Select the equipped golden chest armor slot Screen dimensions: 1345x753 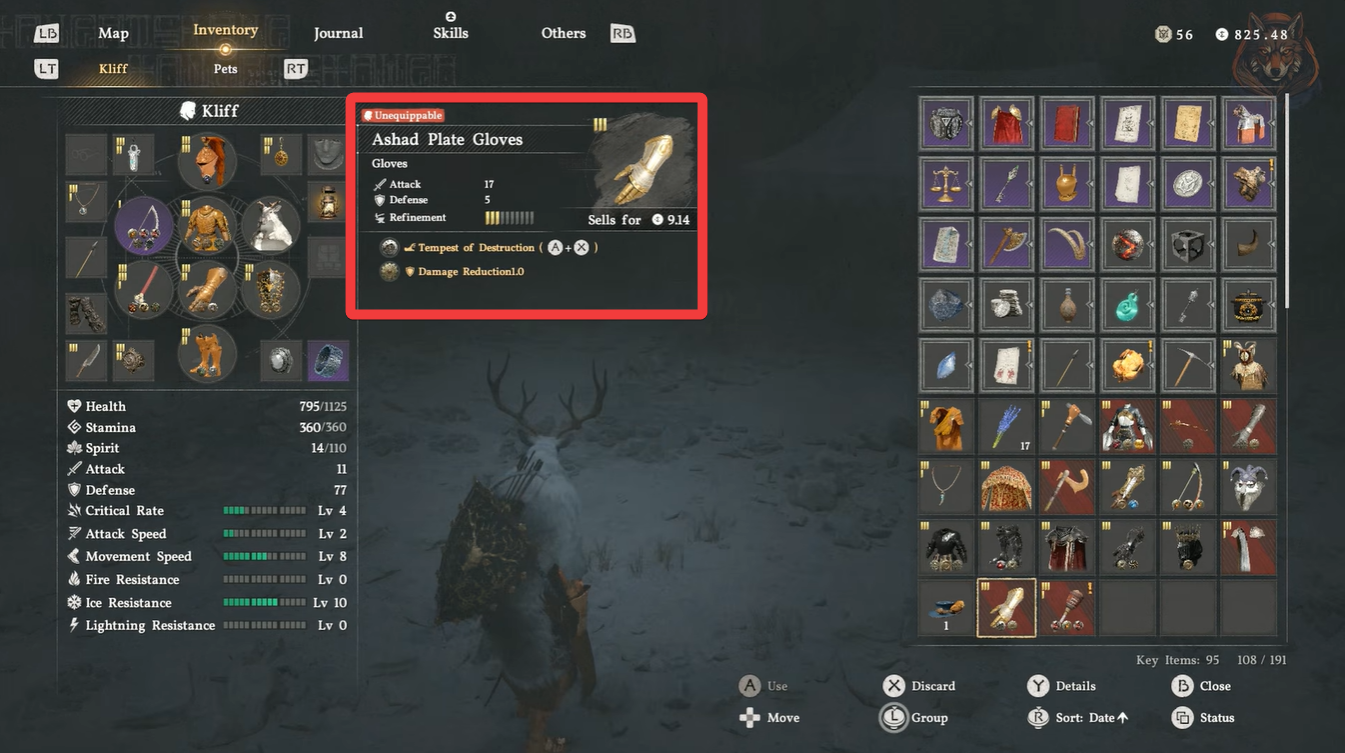207,227
